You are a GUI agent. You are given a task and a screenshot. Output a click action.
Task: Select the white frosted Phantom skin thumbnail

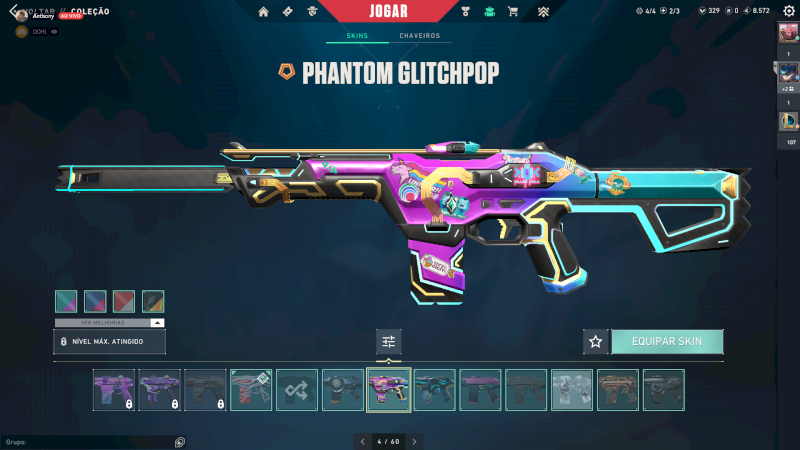tap(571, 390)
